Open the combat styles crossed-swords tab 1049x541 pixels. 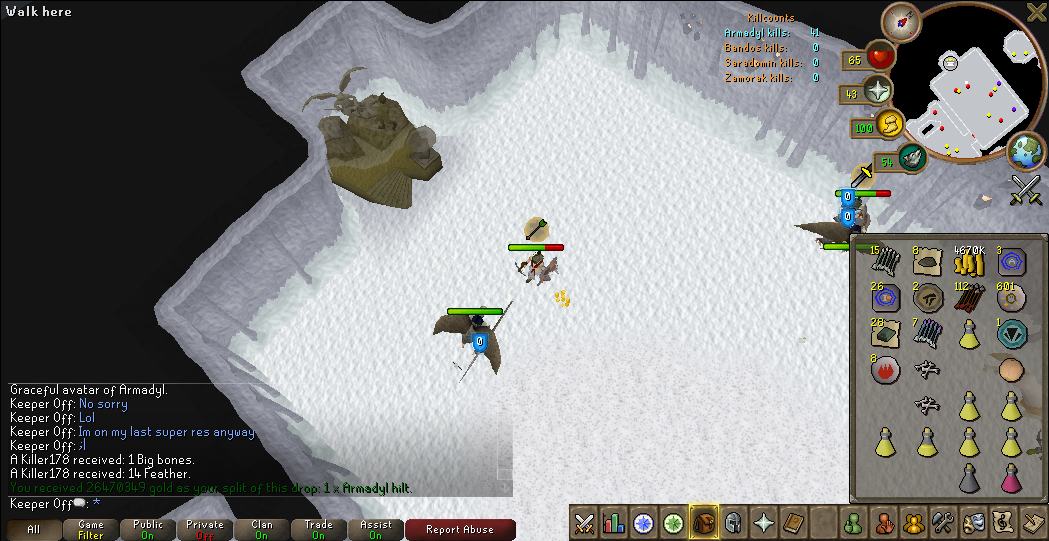585,522
